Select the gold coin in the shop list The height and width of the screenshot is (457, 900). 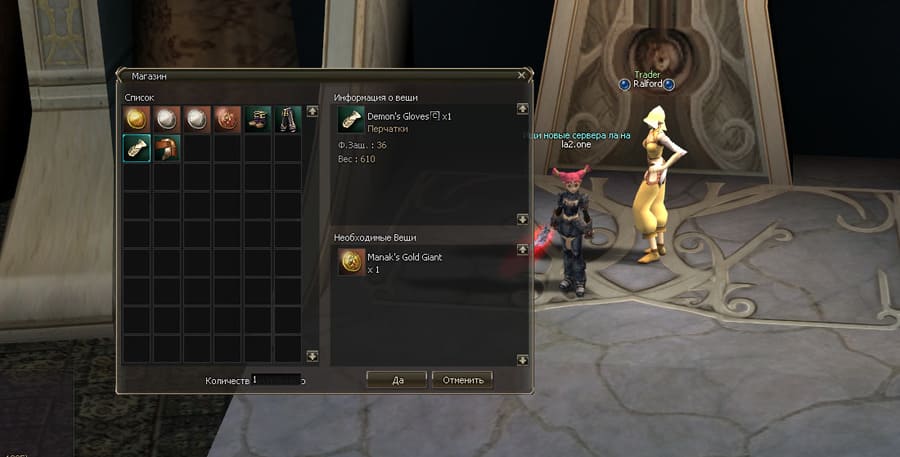pyautogui.click(x=137, y=119)
